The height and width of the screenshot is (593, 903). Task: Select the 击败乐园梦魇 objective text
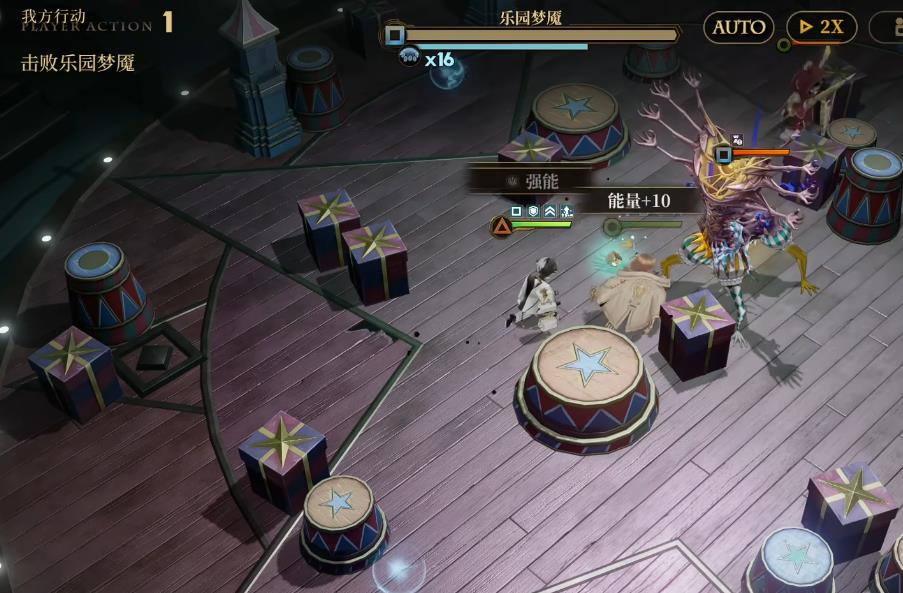[x=78, y=63]
